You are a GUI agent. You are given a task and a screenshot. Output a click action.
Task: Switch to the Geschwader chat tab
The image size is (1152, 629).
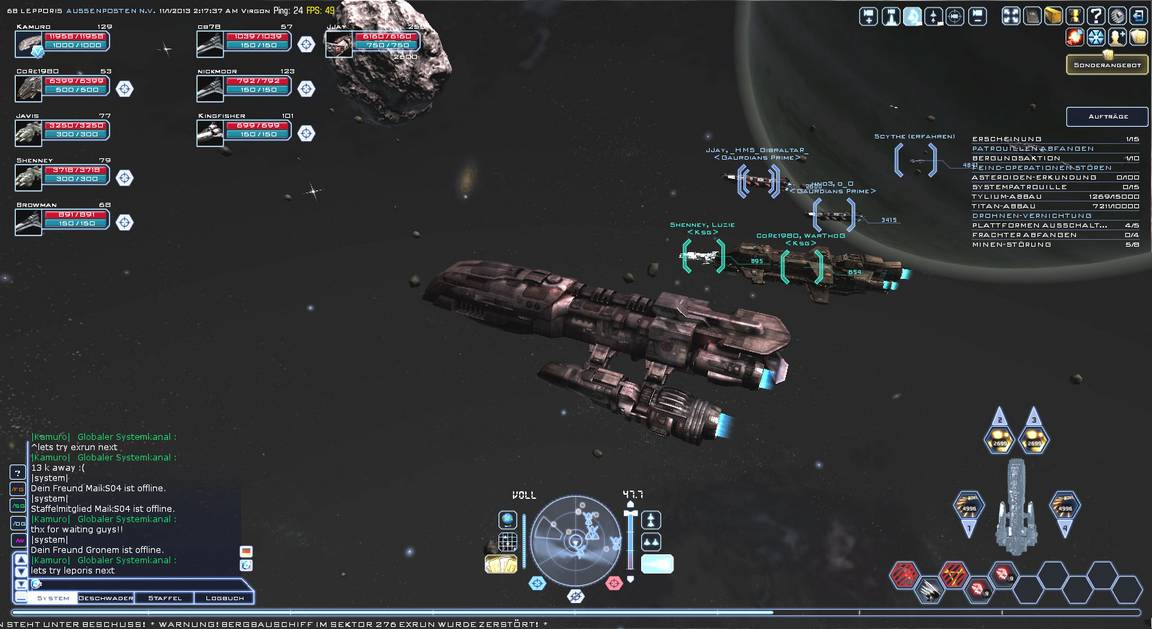click(105, 598)
